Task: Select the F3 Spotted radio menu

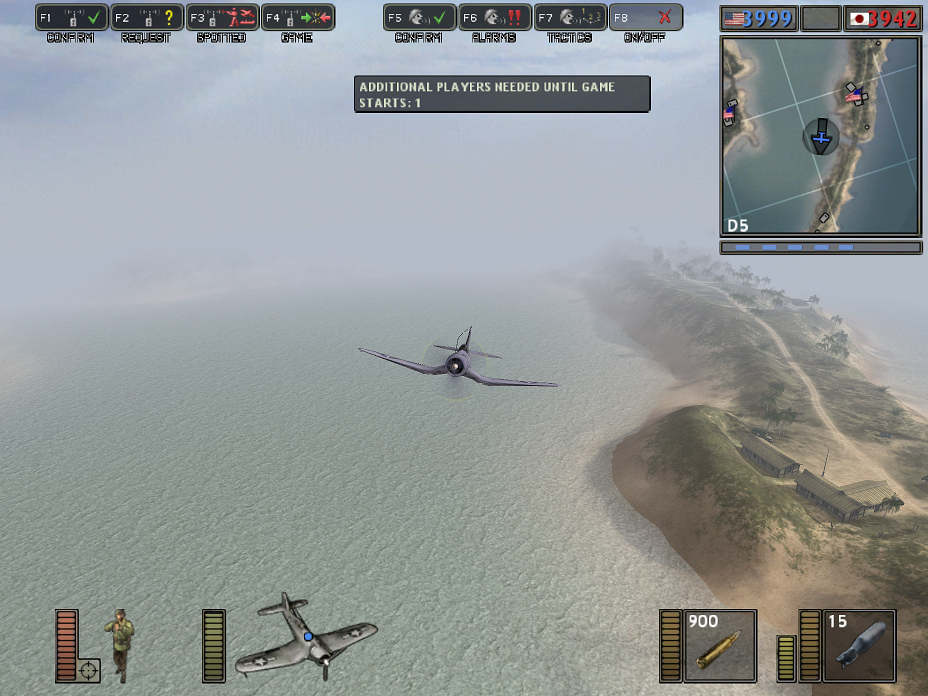Action: tap(222, 18)
